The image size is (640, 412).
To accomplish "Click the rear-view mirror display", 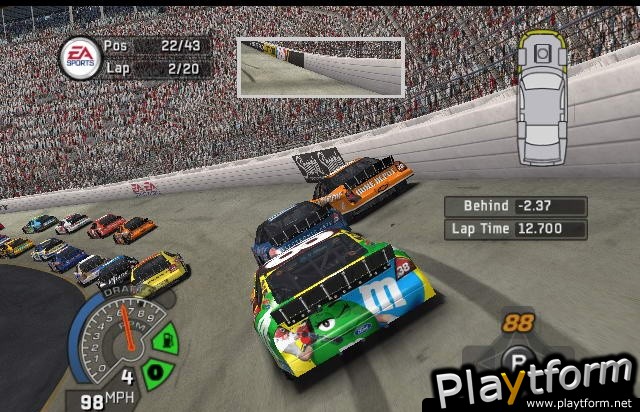I will click(320, 67).
